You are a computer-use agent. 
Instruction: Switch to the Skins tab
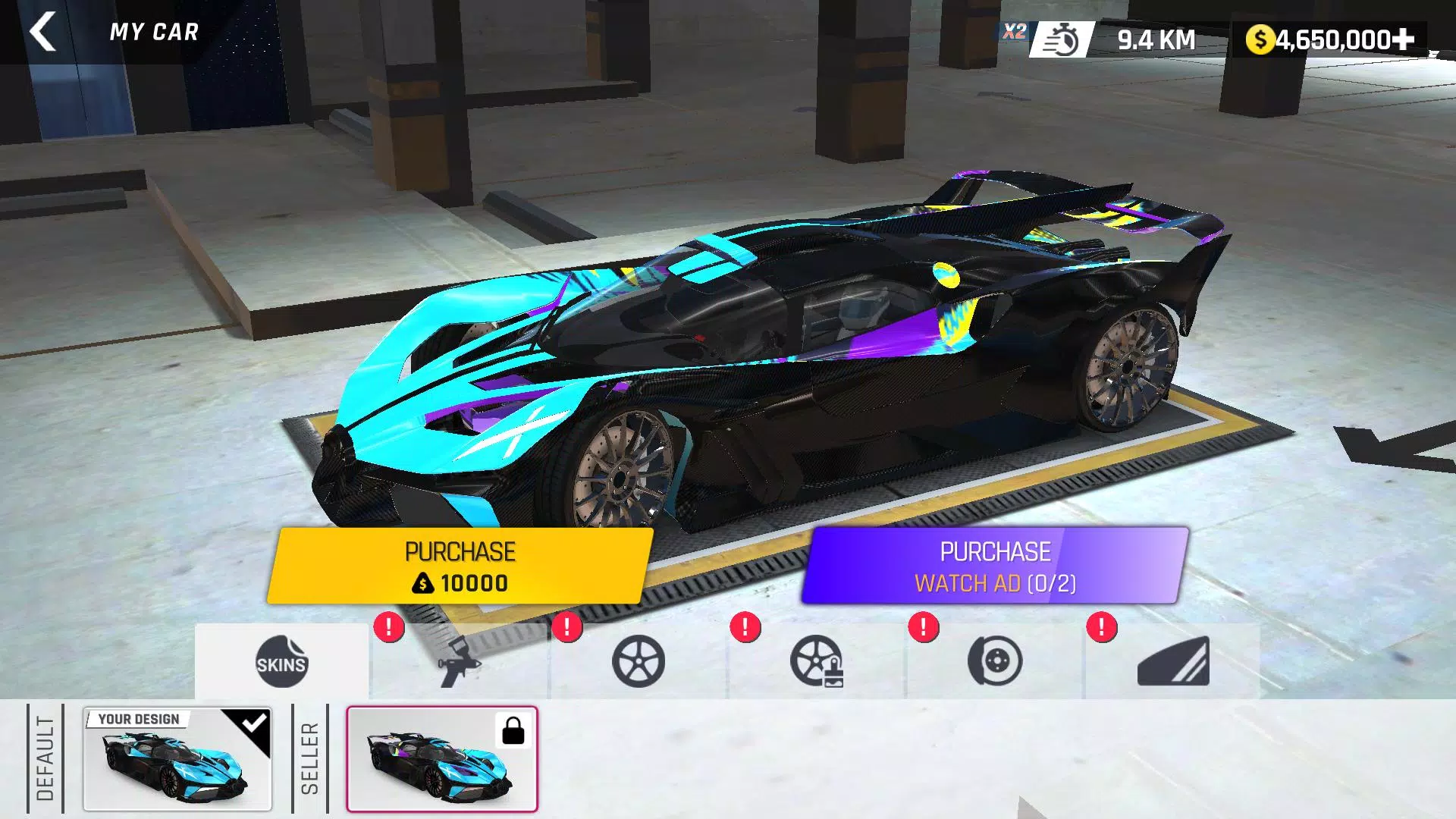[x=281, y=662]
